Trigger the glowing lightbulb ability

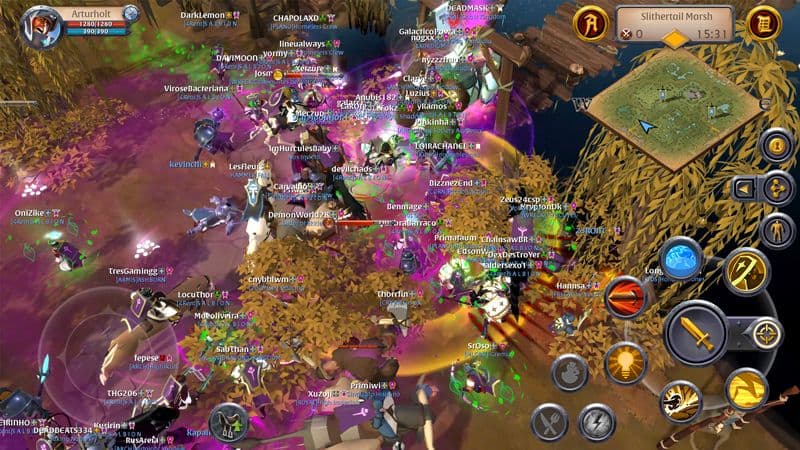click(x=625, y=361)
